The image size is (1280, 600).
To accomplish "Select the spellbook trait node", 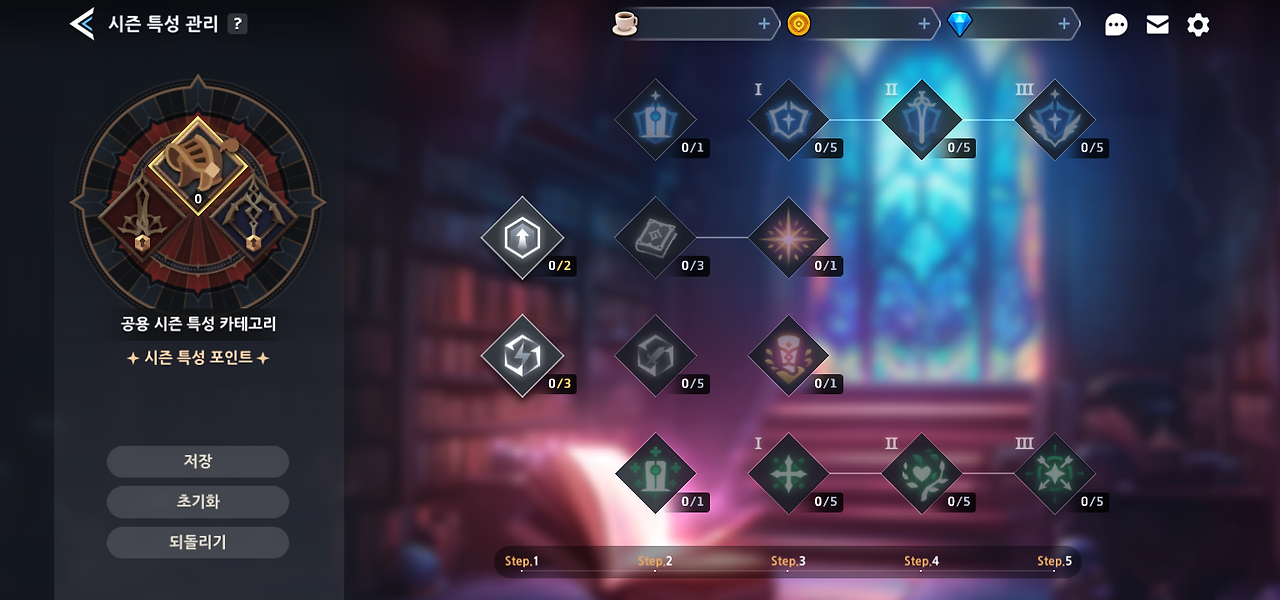I will pyautogui.click(x=655, y=238).
